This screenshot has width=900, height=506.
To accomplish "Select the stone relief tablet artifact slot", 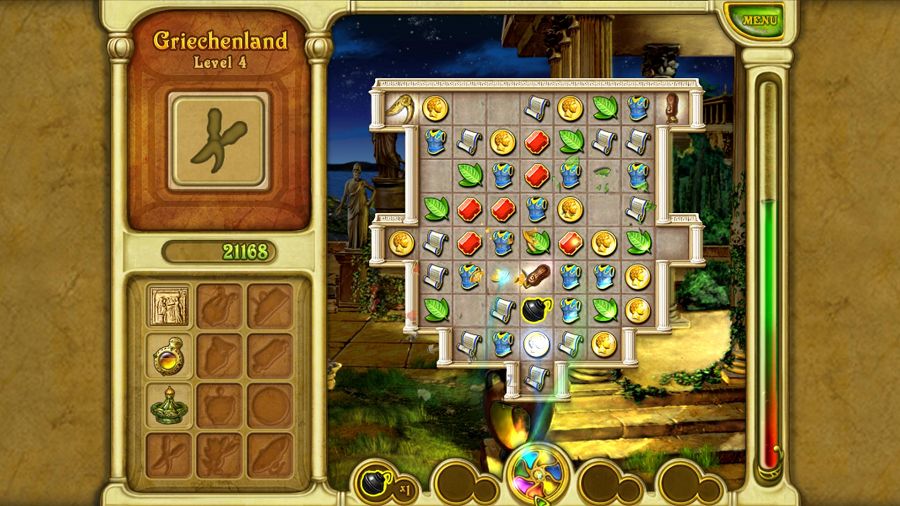I will click(x=169, y=305).
